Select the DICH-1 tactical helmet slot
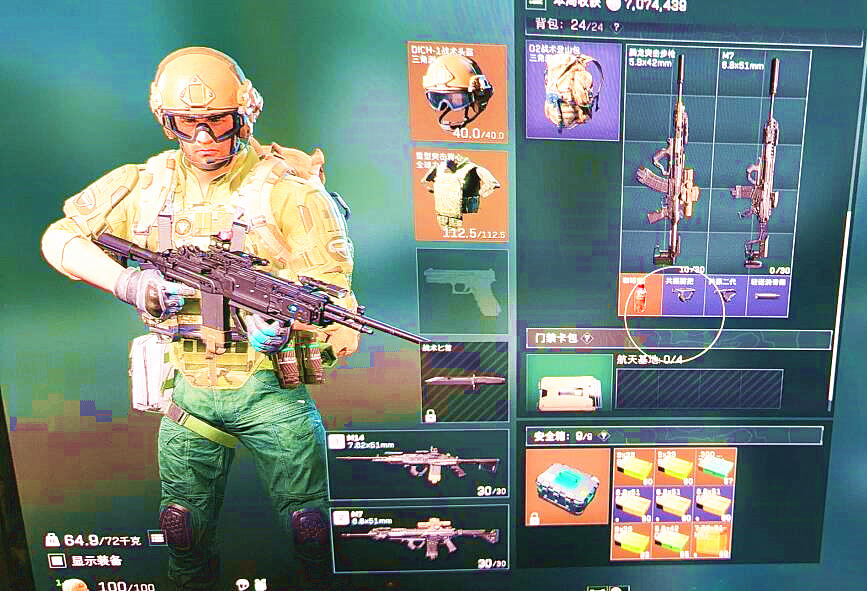The width and height of the screenshot is (867, 591). (x=457, y=90)
